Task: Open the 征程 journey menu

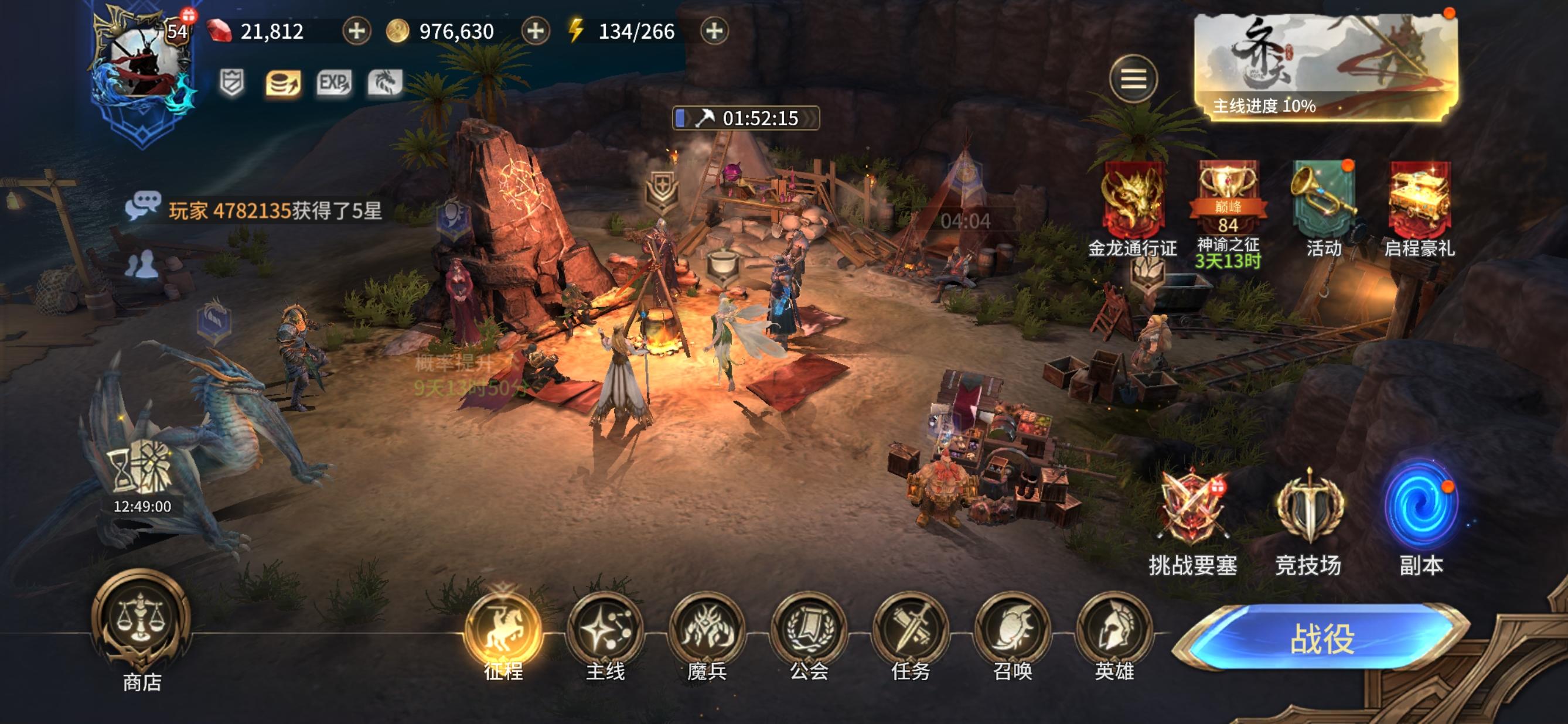Action: (x=503, y=630)
